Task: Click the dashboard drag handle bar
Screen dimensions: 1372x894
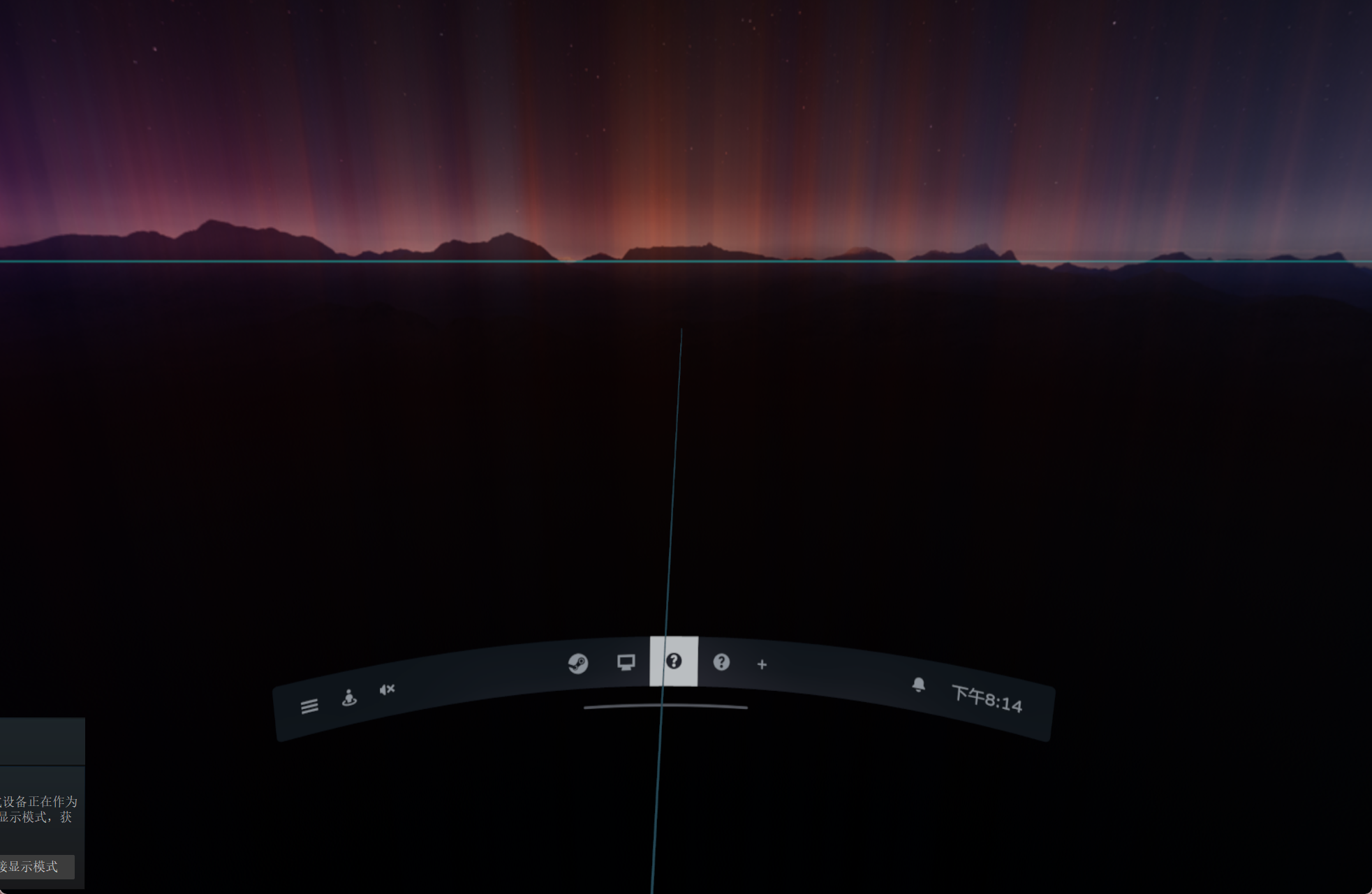Action: (665, 707)
